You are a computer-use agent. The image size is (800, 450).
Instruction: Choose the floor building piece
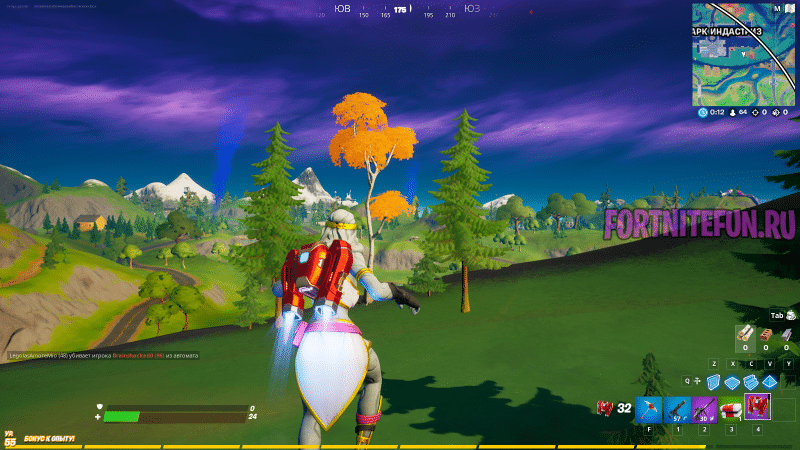click(x=732, y=382)
